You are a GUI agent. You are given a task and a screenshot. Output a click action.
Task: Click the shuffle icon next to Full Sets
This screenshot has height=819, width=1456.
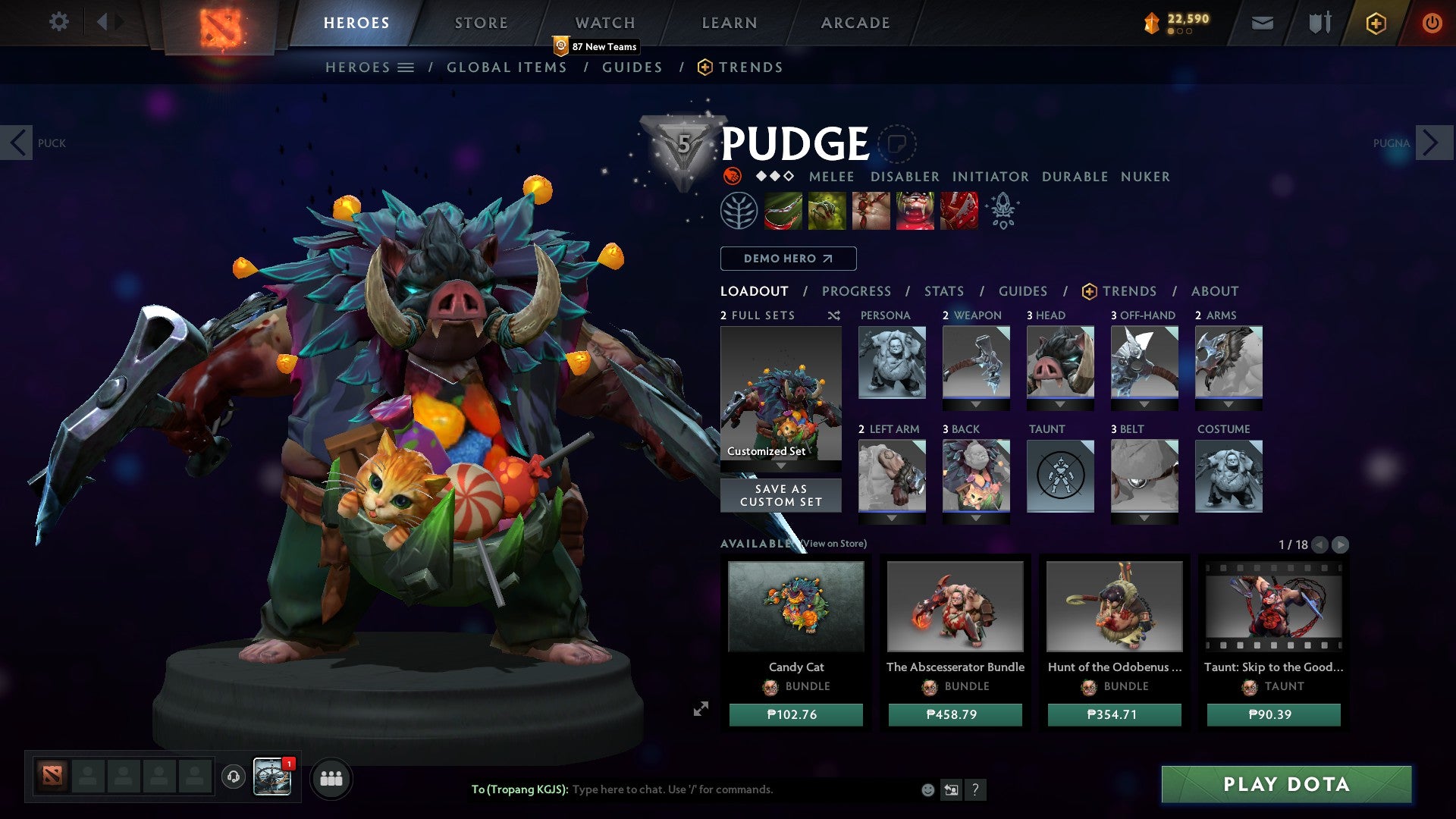834,316
